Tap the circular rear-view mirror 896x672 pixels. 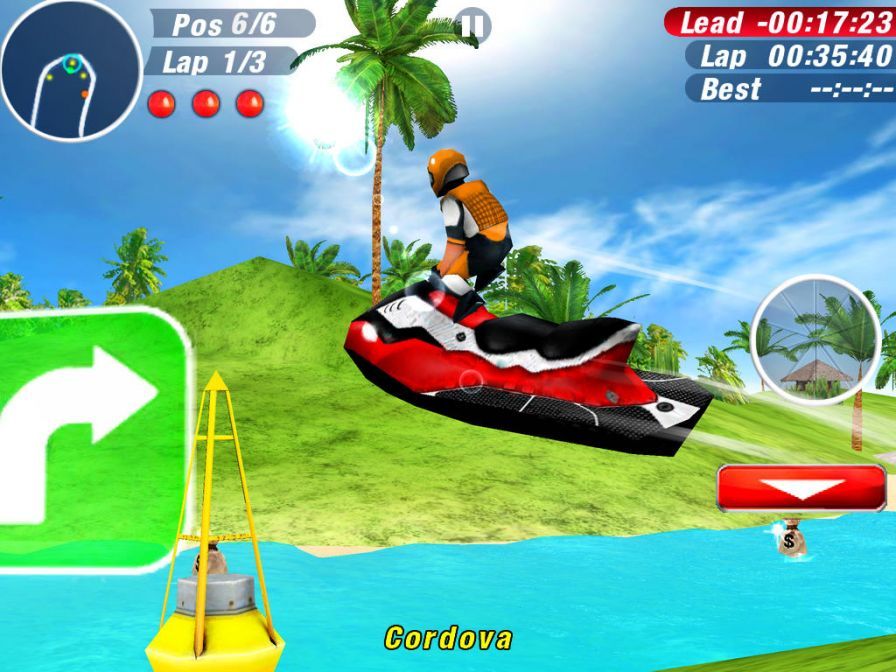(x=815, y=340)
